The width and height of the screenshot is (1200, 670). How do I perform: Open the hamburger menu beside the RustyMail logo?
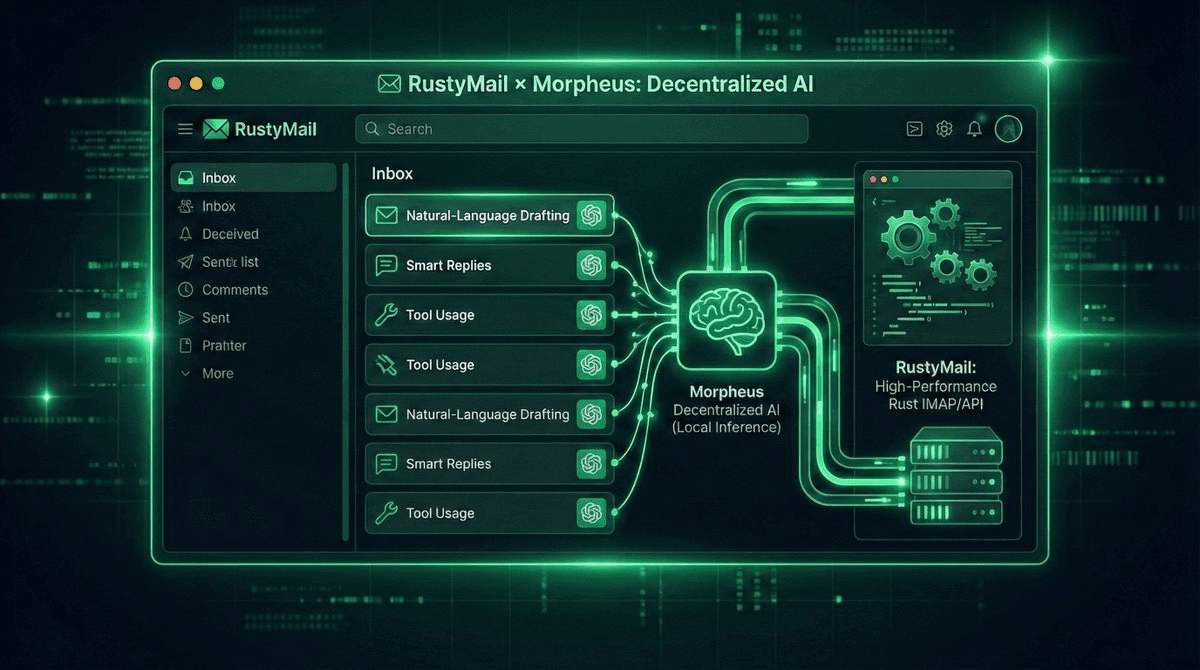pyautogui.click(x=185, y=129)
